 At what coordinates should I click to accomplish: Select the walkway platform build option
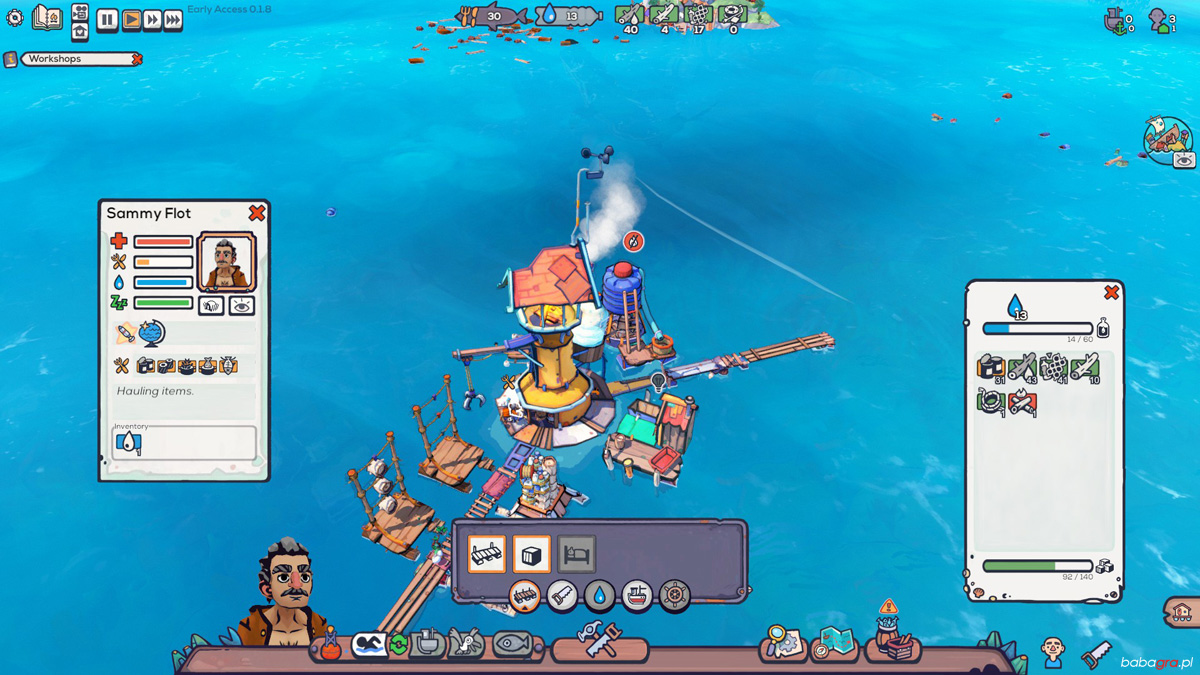tap(487, 554)
